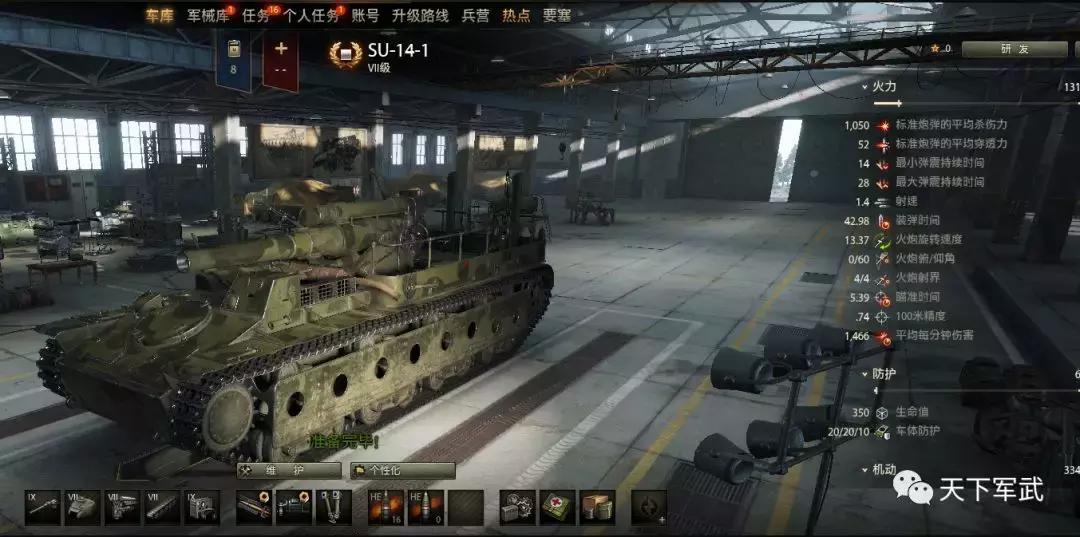Go to the 账号 account tab
1080x537 pixels.
click(366, 16)
